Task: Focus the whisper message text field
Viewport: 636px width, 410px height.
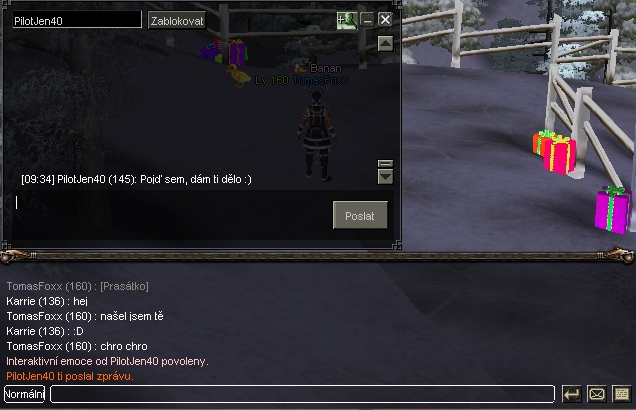Action: click(x=170, y=203)
